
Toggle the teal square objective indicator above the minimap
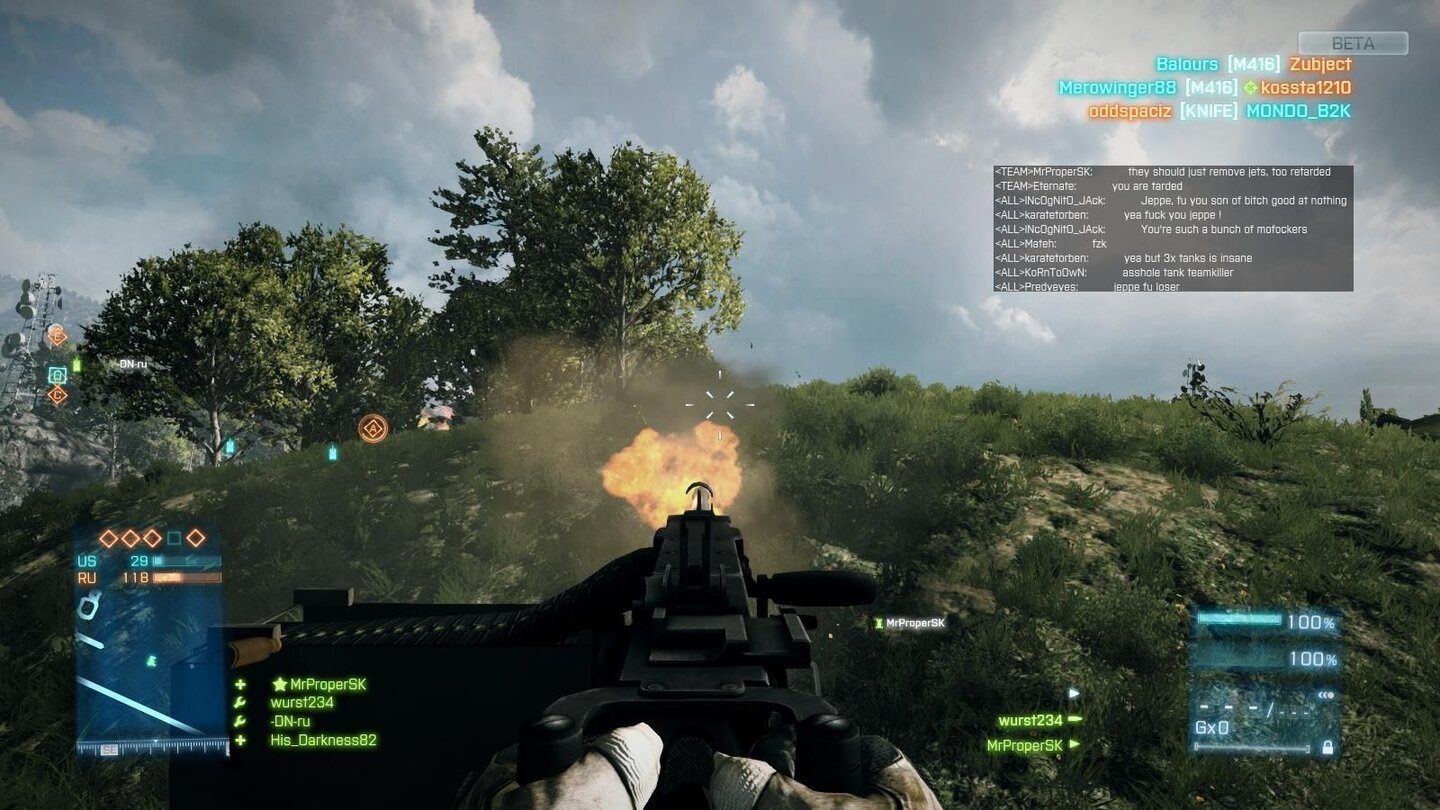pyautogui.click(x=173, y=537)
